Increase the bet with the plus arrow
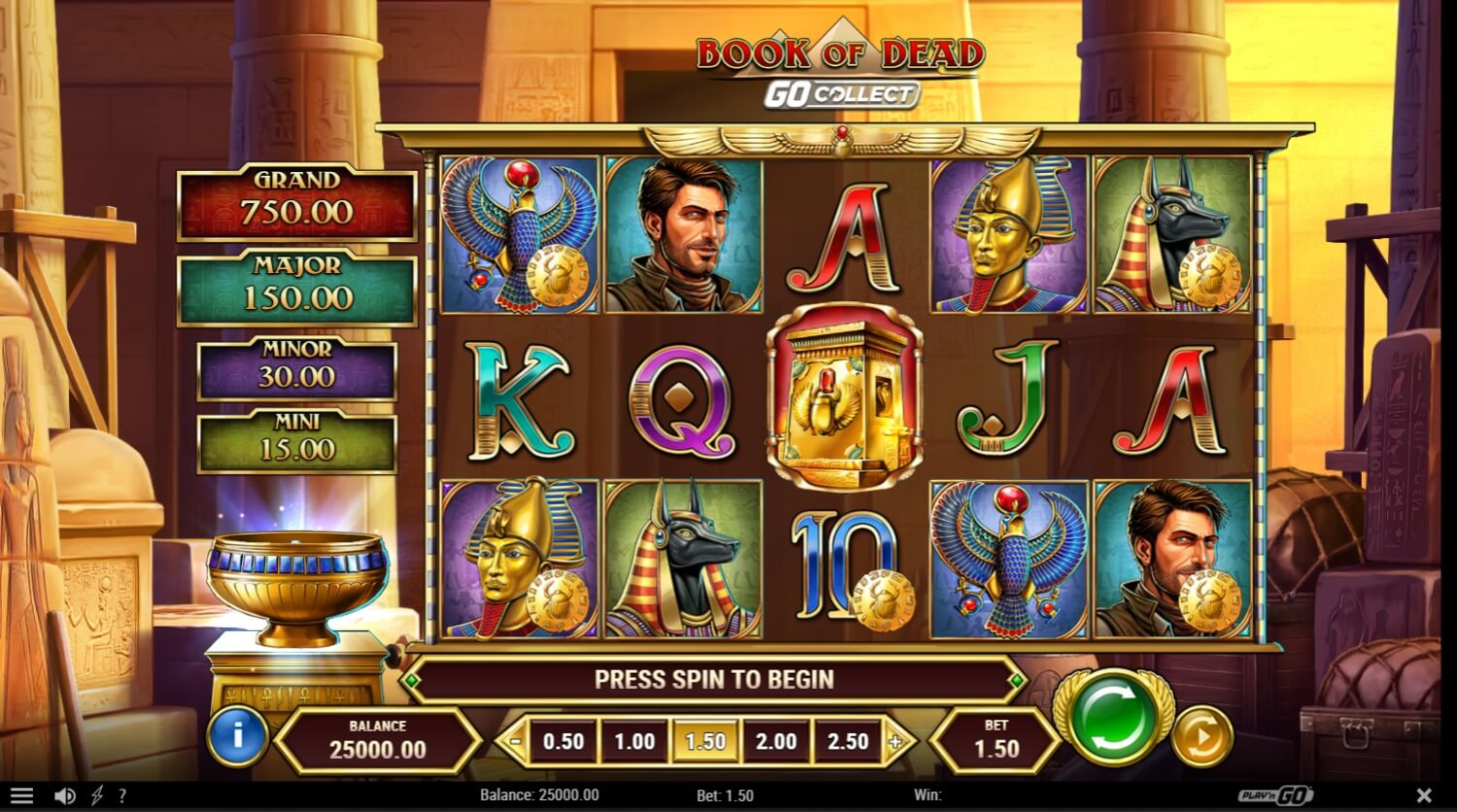 click(896, 742)
